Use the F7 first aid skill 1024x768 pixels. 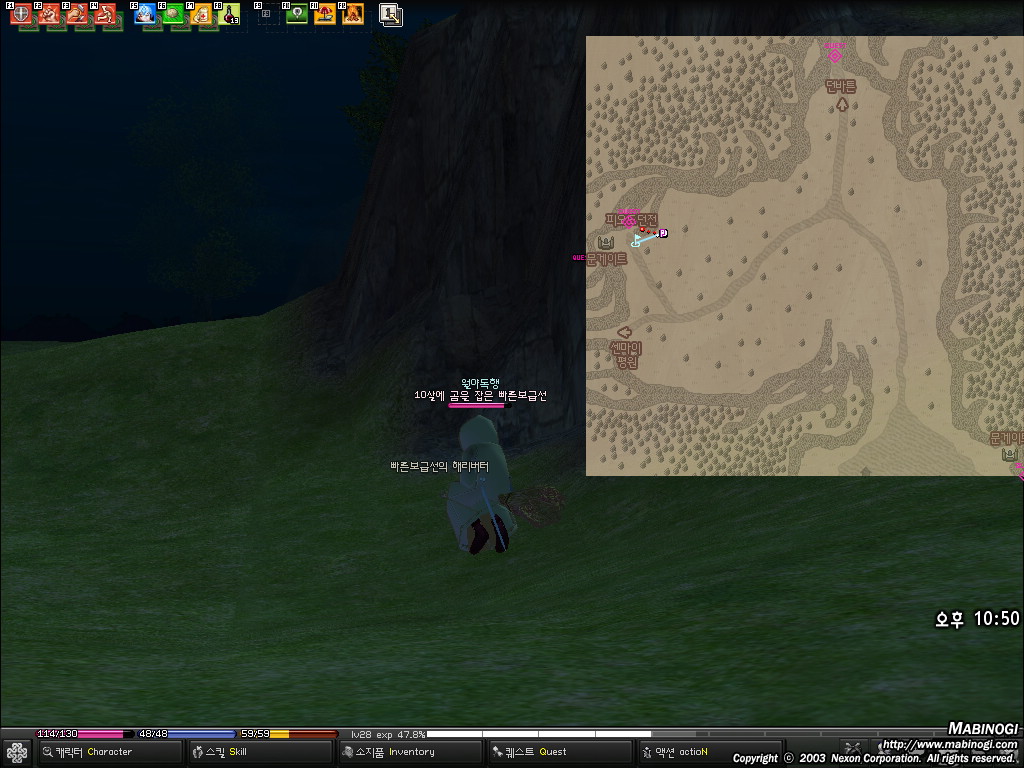201,15
